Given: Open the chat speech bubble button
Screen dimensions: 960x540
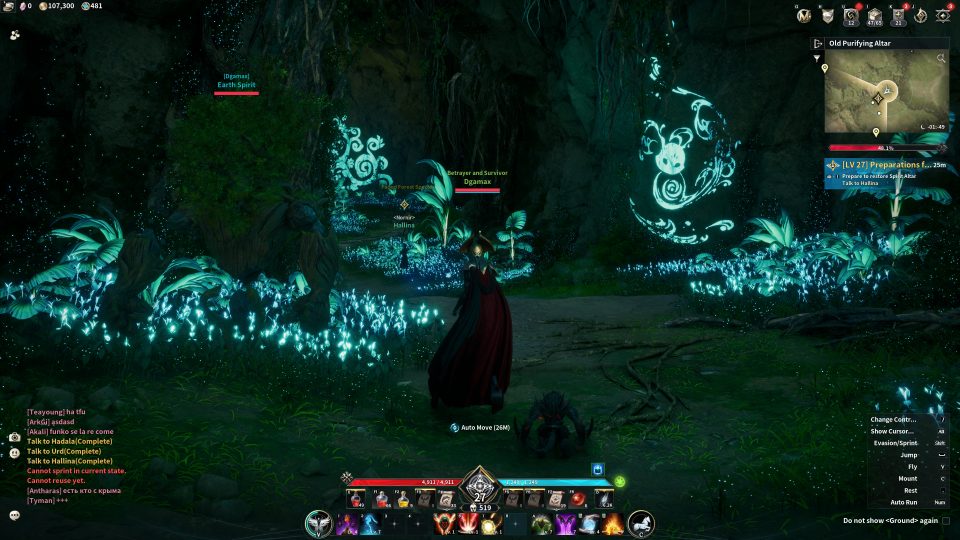Looking at the screenshot, I should (x=15, y=515).
